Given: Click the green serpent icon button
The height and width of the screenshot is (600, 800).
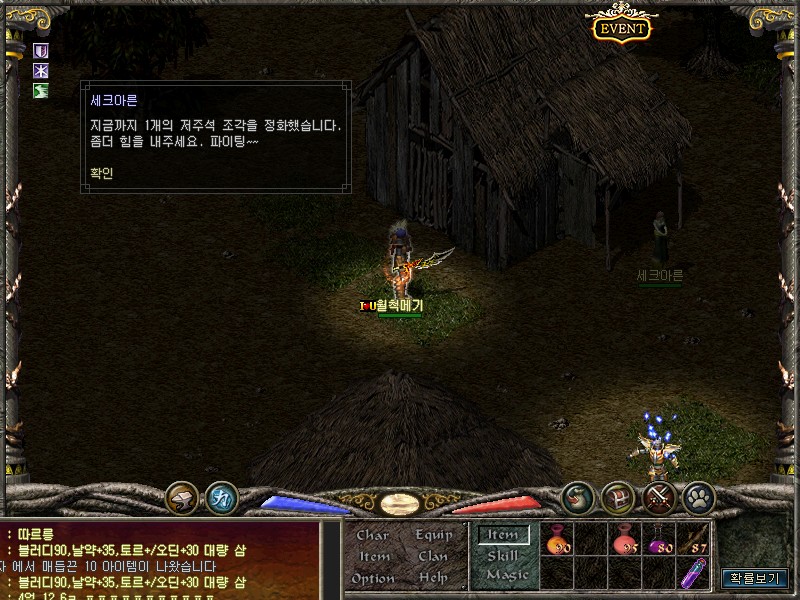Looking at the screenshot, I should pyautogui.click(x=577, y=497).
